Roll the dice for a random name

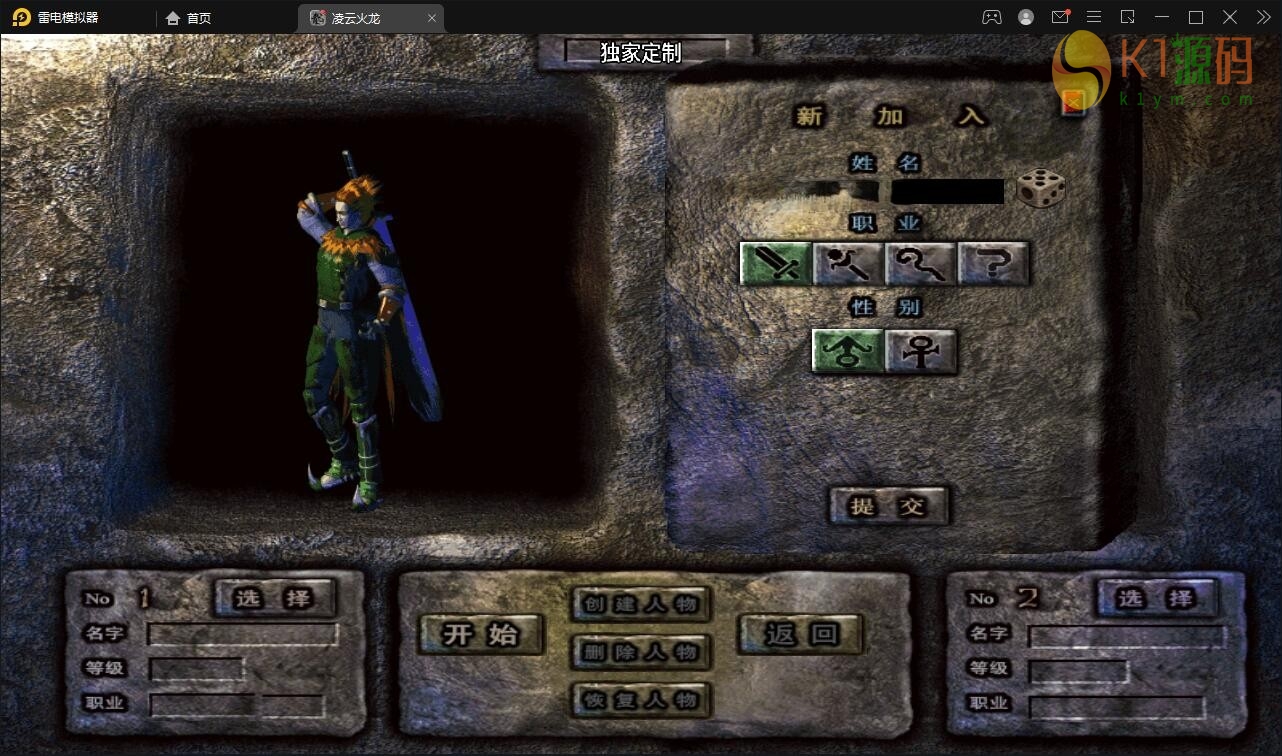pyautogui.click(x=1040, y=188)
